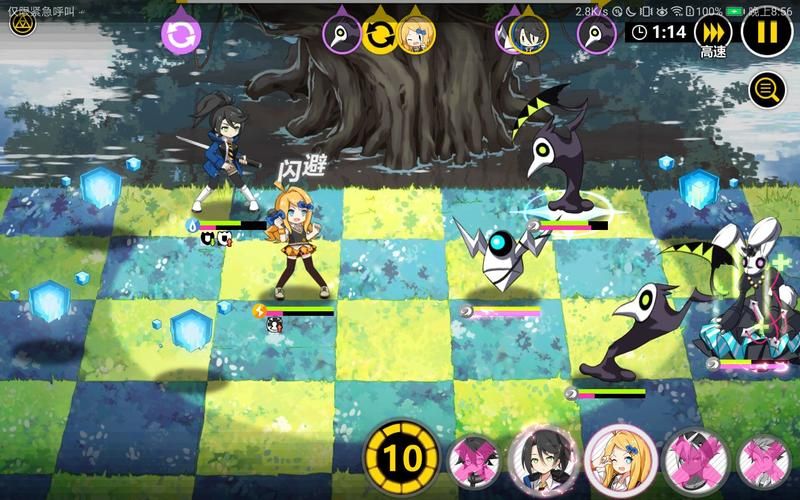Tap the yellow energy counter showing 10
This screenshot has height=500, width=800.
click(x=400, y=459)
